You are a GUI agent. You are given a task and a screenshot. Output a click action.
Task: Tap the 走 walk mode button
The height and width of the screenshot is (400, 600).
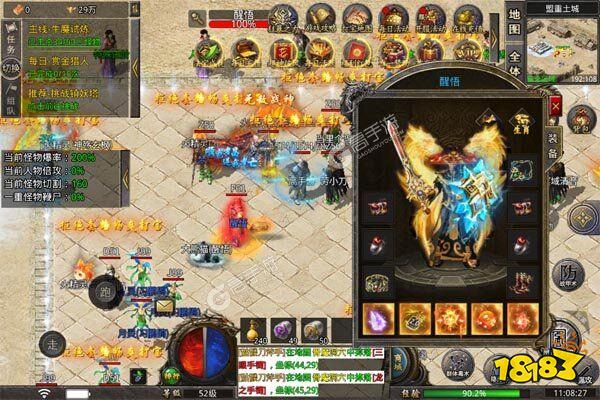pyautogui.click(x=51, y=343)
